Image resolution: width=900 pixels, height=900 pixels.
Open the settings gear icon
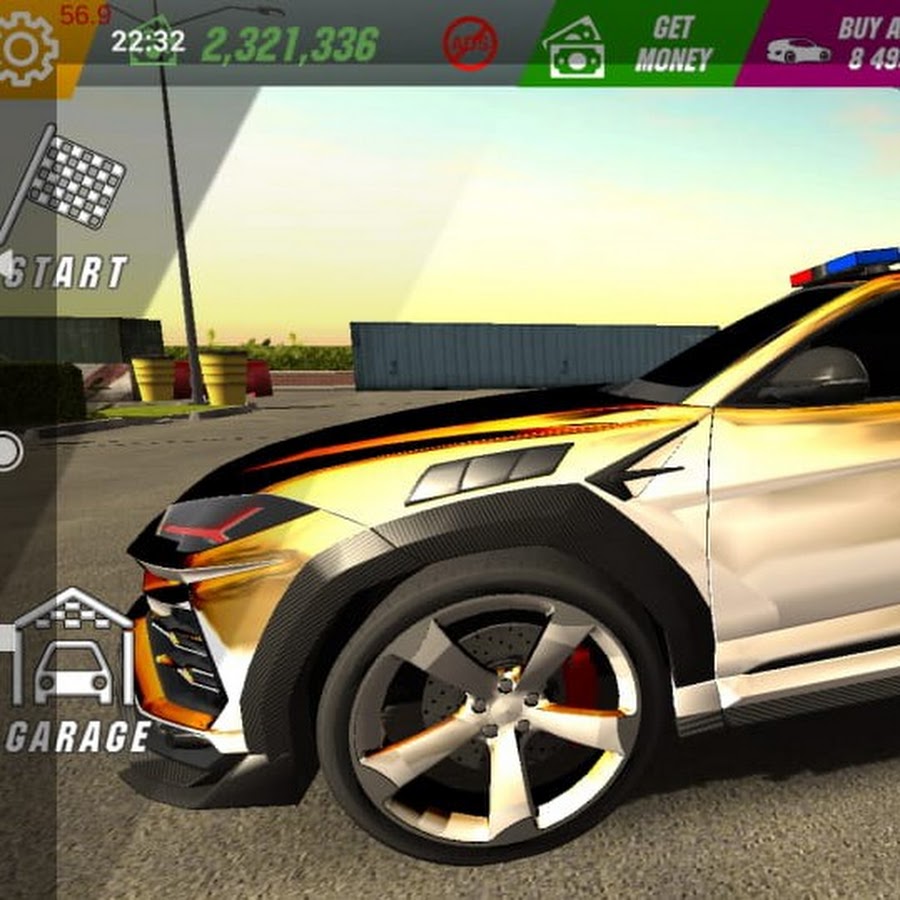pyautogui.click(x=27, y=47)
